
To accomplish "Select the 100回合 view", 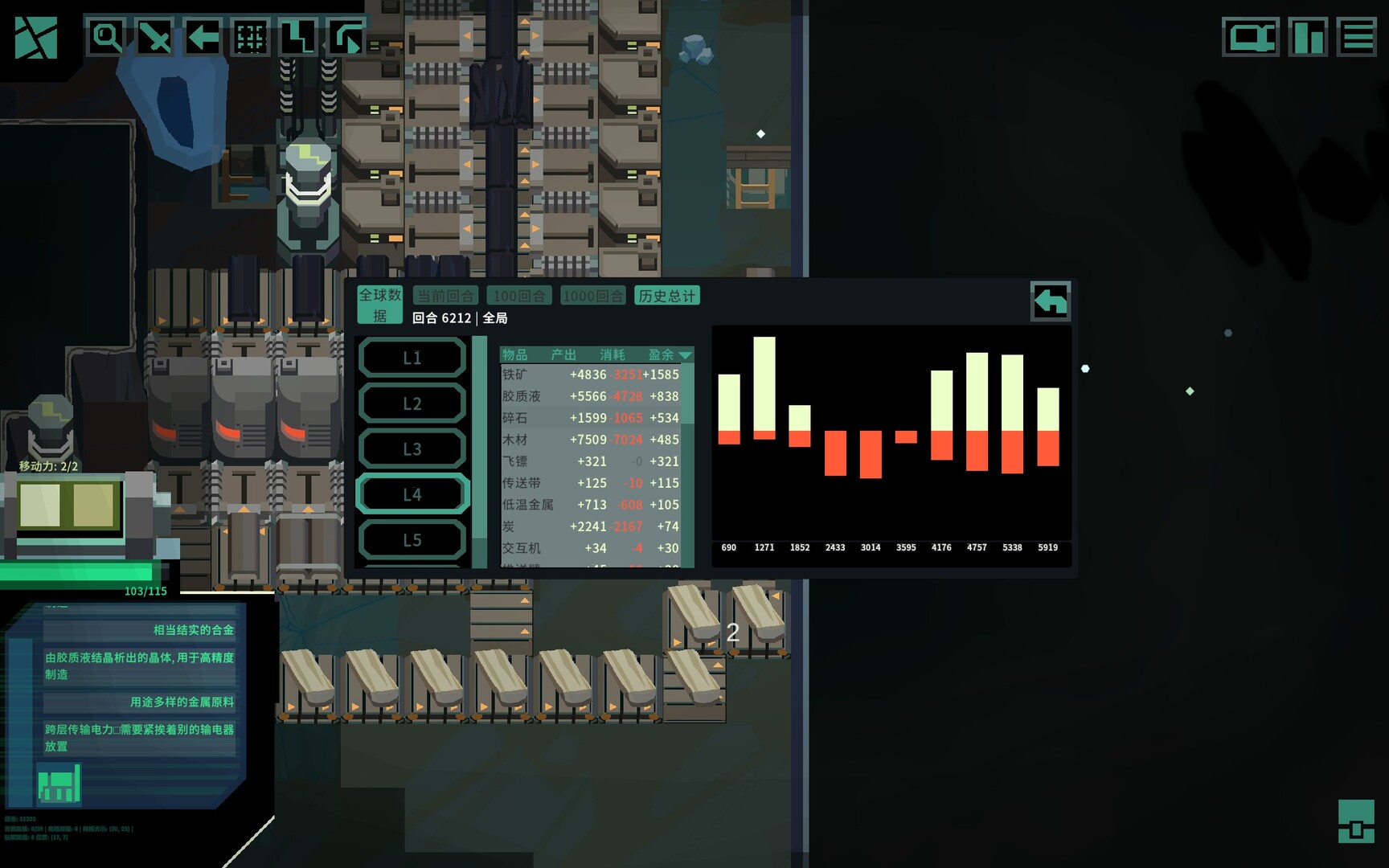I will pyautogui.click(x=518, y=295).
